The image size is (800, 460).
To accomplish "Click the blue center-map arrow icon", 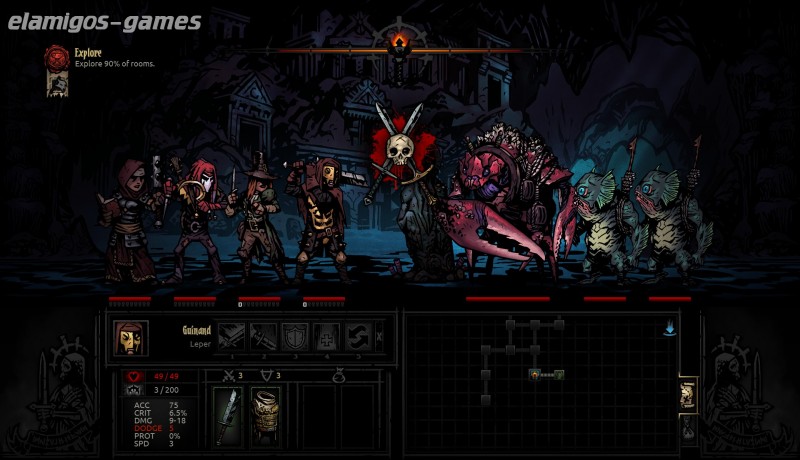I will (x=668, y=327).
